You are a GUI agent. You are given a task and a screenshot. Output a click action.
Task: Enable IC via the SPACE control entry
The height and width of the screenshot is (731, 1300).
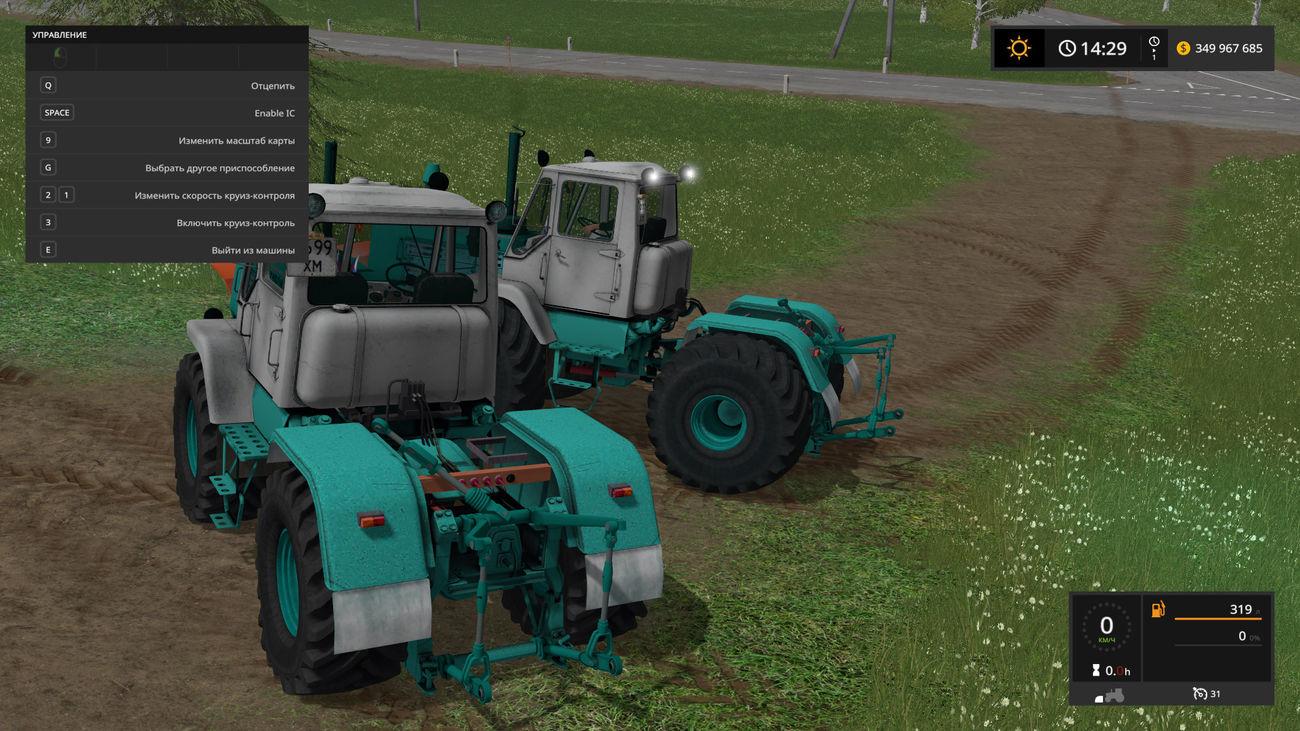[170, 112]
